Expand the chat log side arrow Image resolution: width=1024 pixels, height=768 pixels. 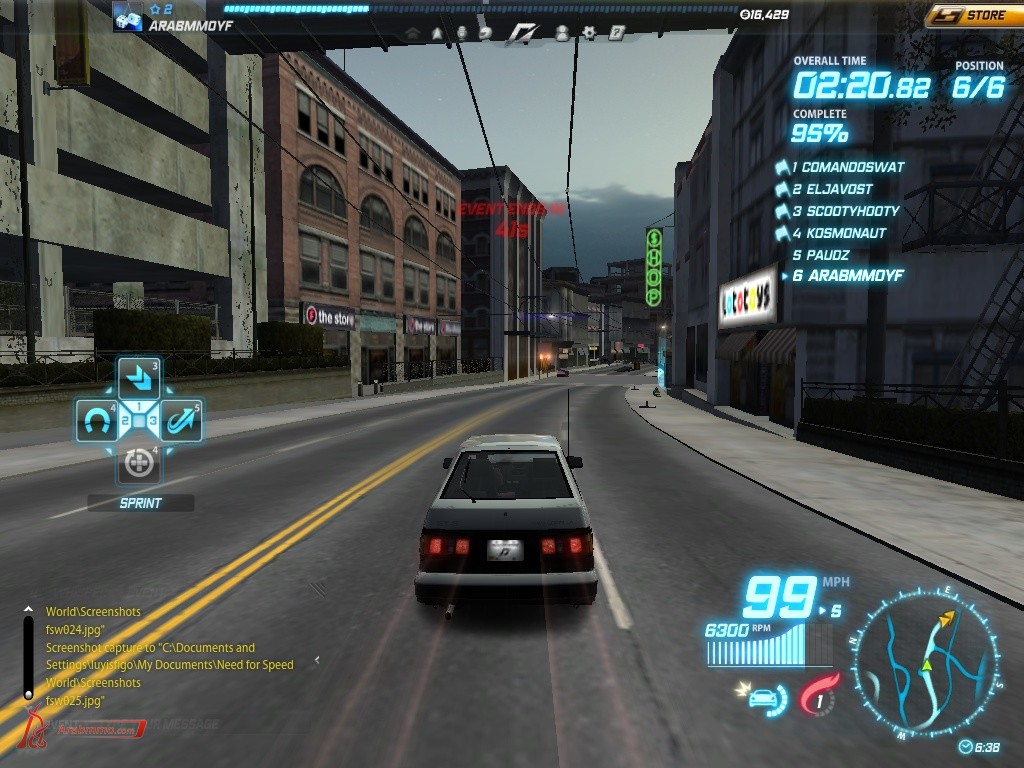pos(317,660)
